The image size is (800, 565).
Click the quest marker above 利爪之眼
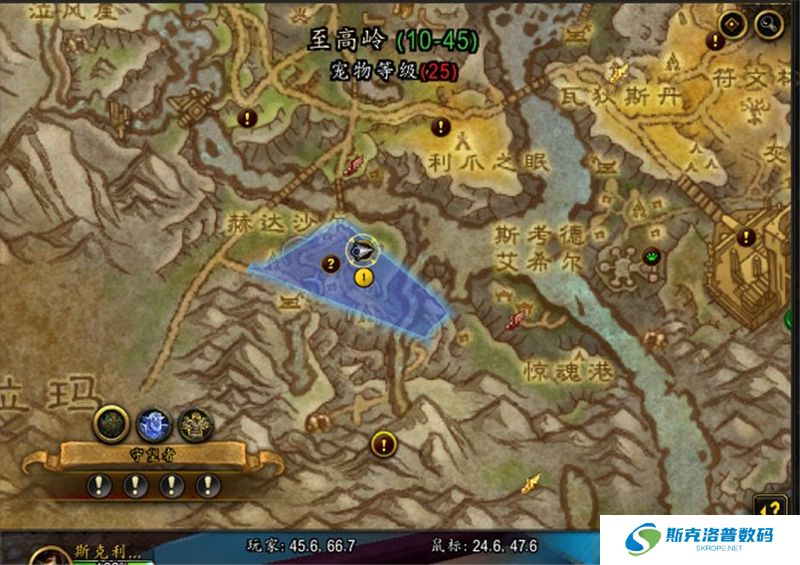(439, 127)
